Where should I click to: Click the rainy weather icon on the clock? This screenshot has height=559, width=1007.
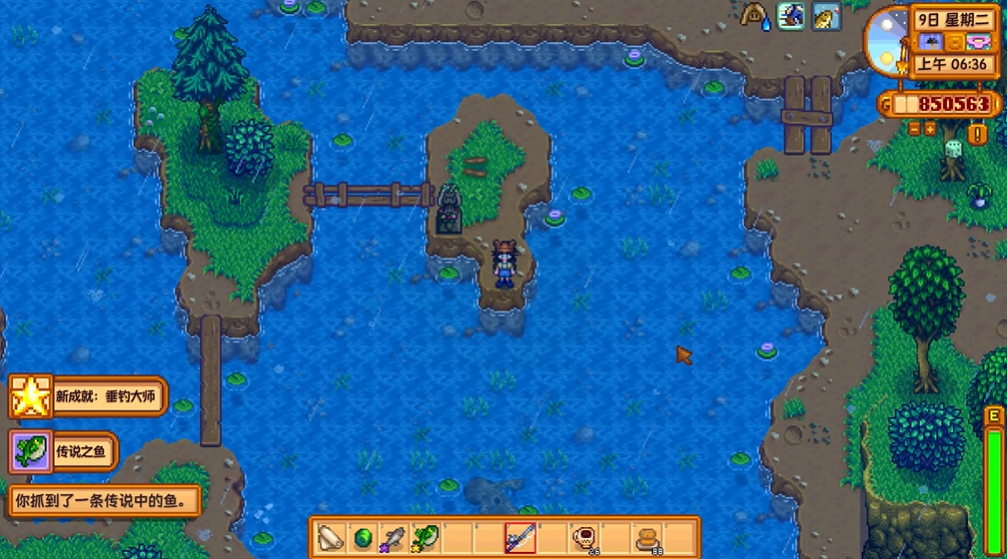click(x=933, y=42)
